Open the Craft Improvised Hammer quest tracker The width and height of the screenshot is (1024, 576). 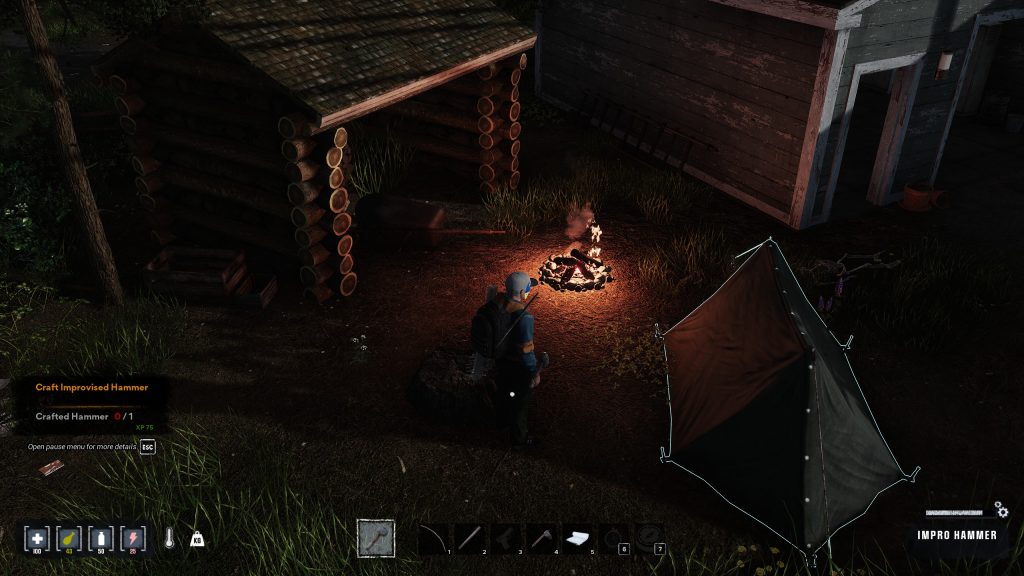(91, 387)
